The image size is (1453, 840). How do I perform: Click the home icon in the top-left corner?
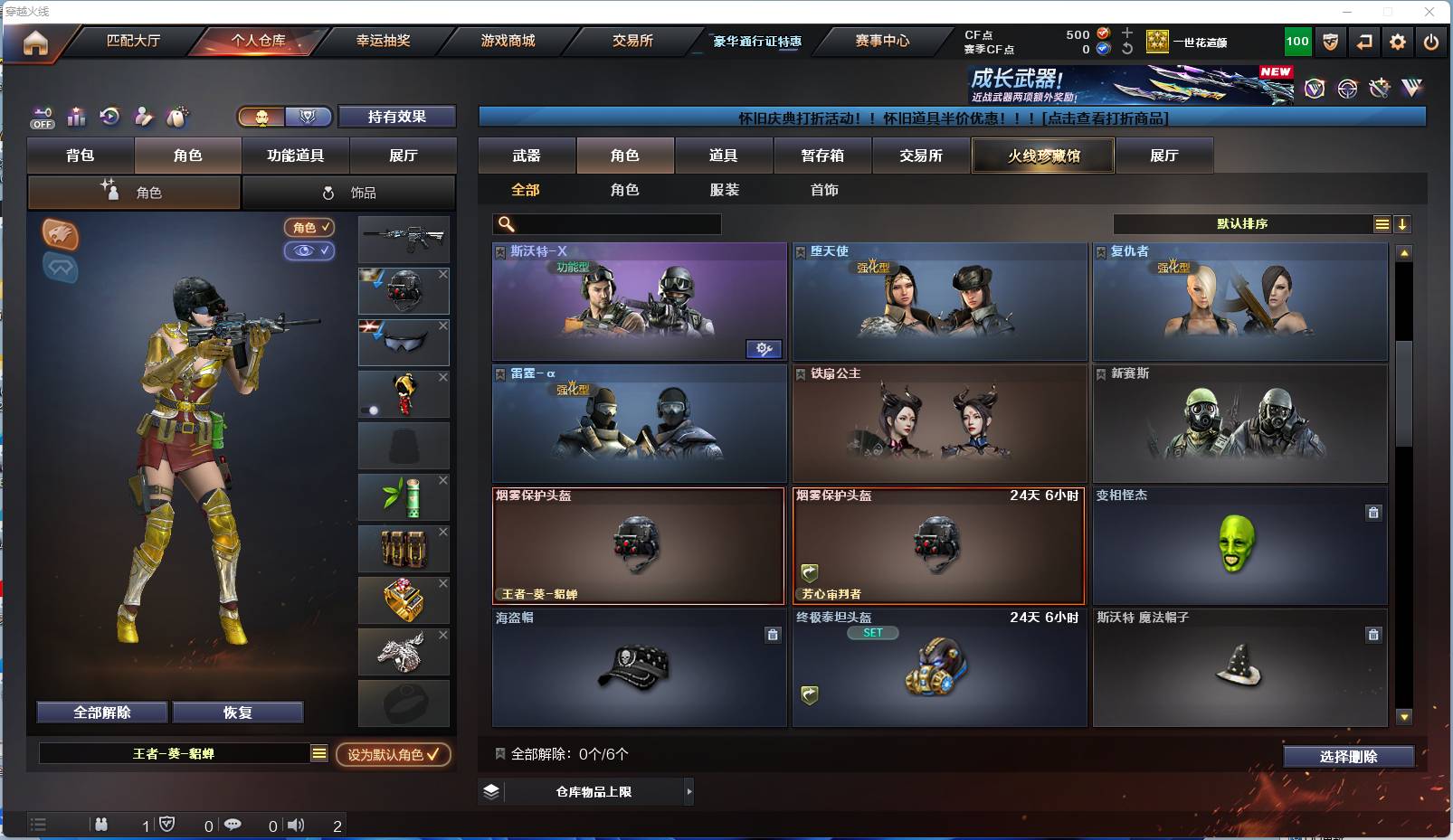point(33,41)
